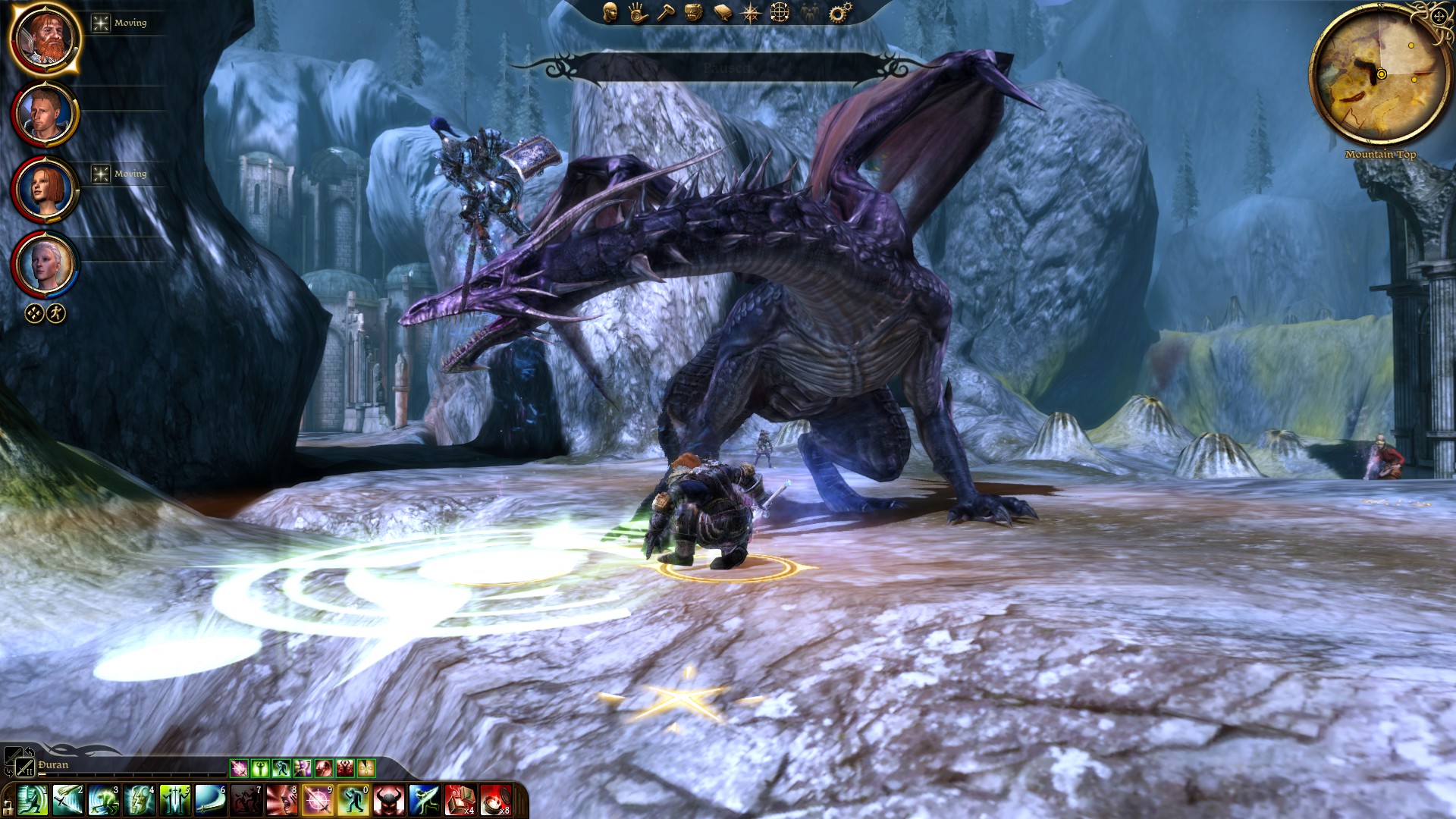Open the hammer skills menu icon
Image resolution: width=1456 pixels, height=819 pixels.
(x=666, y=12)
